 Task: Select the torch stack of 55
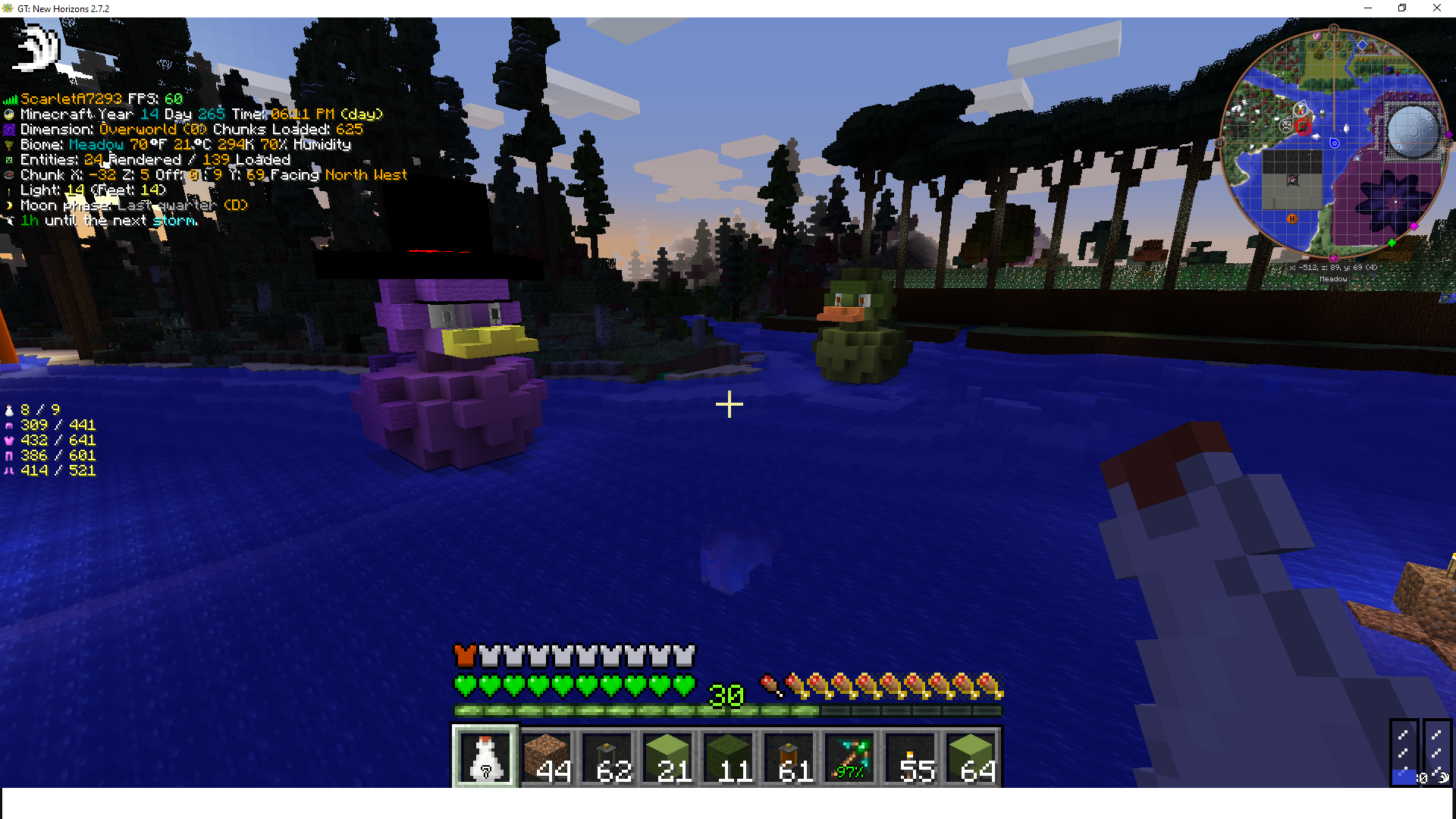click(x=910, y=757)
